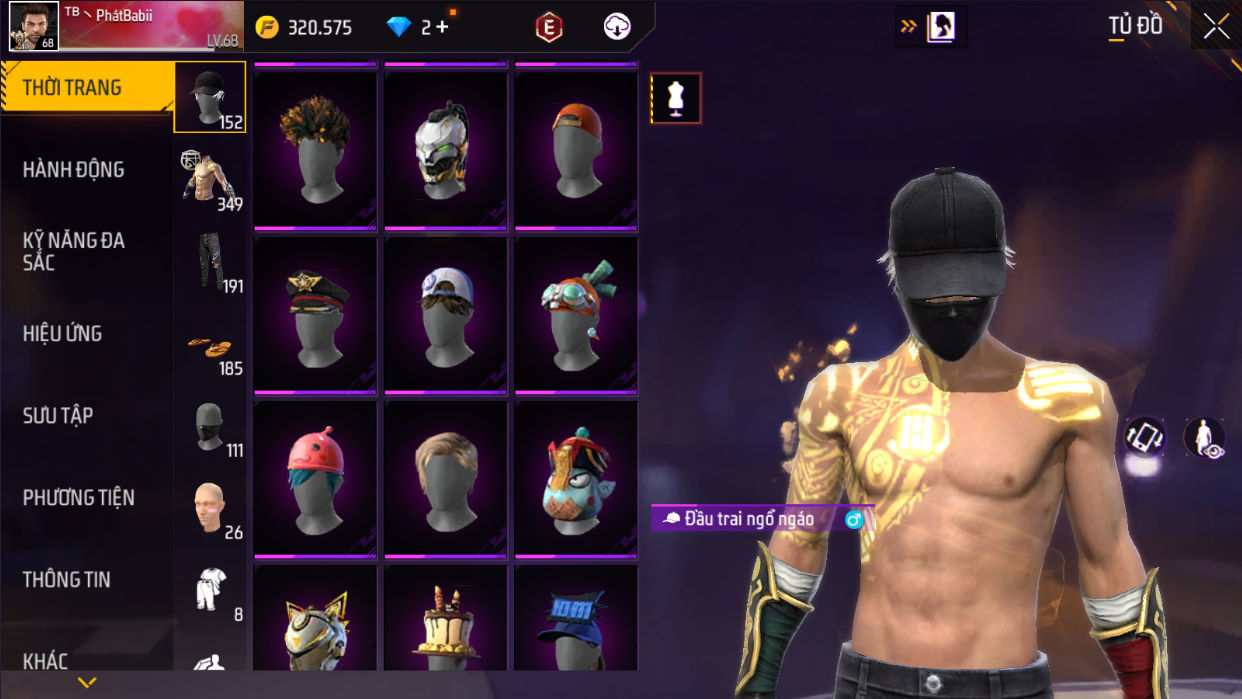Go to the Sưu Tập tab
Screen dimensions: 1242x699
tap(58, 416)
